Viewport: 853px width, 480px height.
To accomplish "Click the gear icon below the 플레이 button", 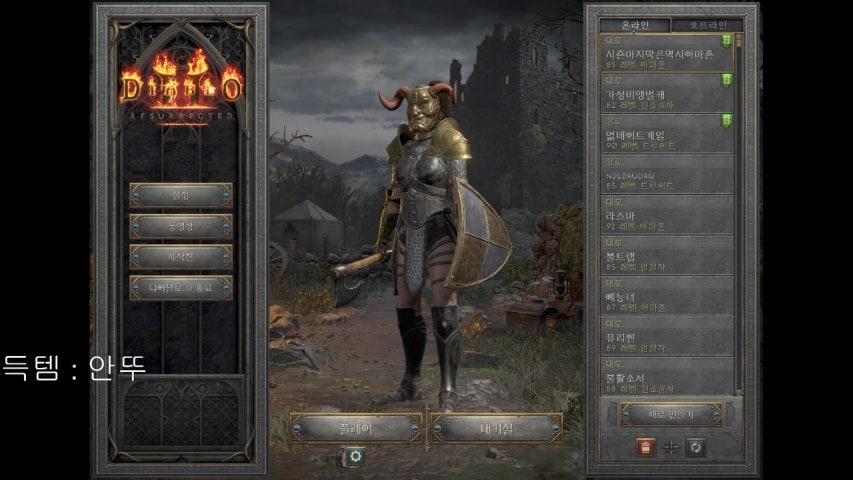I will pos(355,456).
